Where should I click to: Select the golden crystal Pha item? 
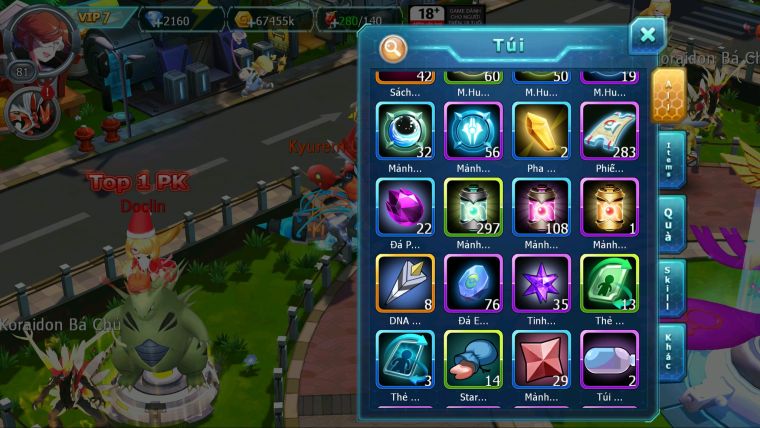click(541, 131)
